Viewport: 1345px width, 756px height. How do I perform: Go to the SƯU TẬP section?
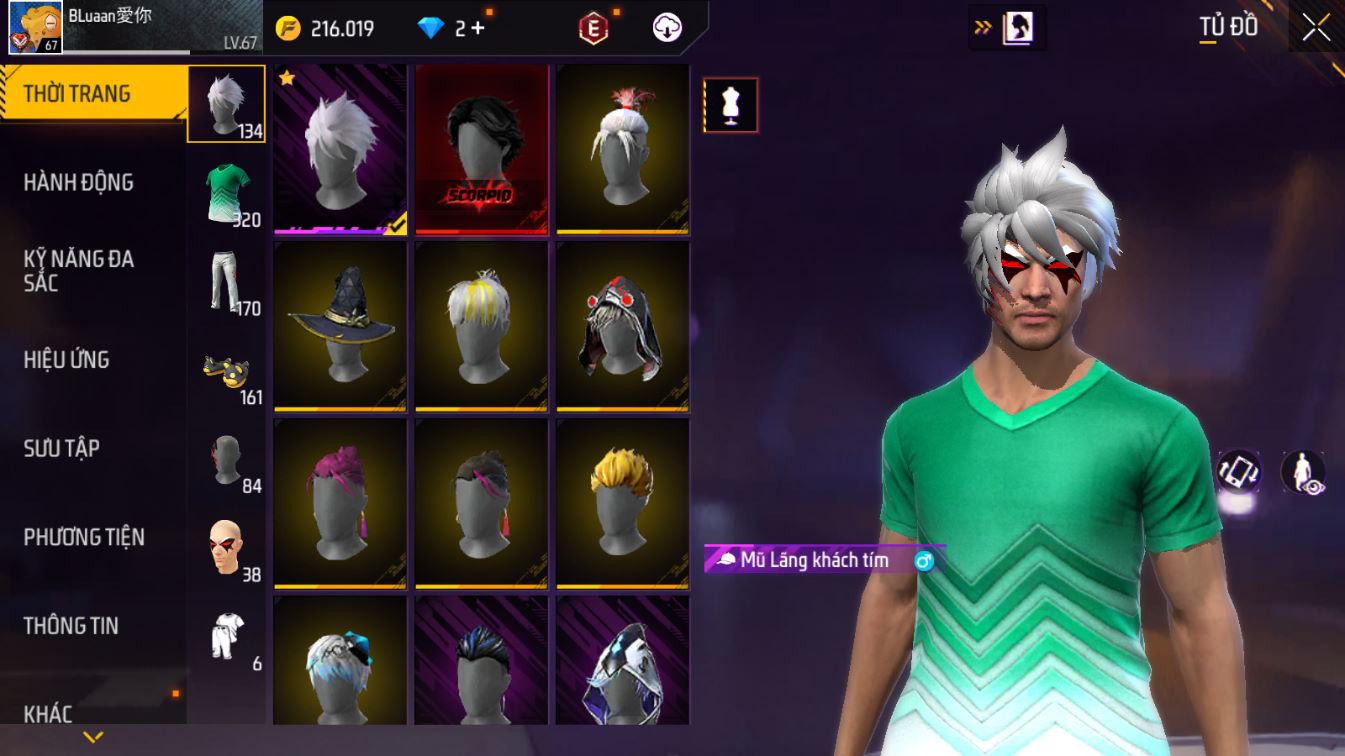point(62,448)
